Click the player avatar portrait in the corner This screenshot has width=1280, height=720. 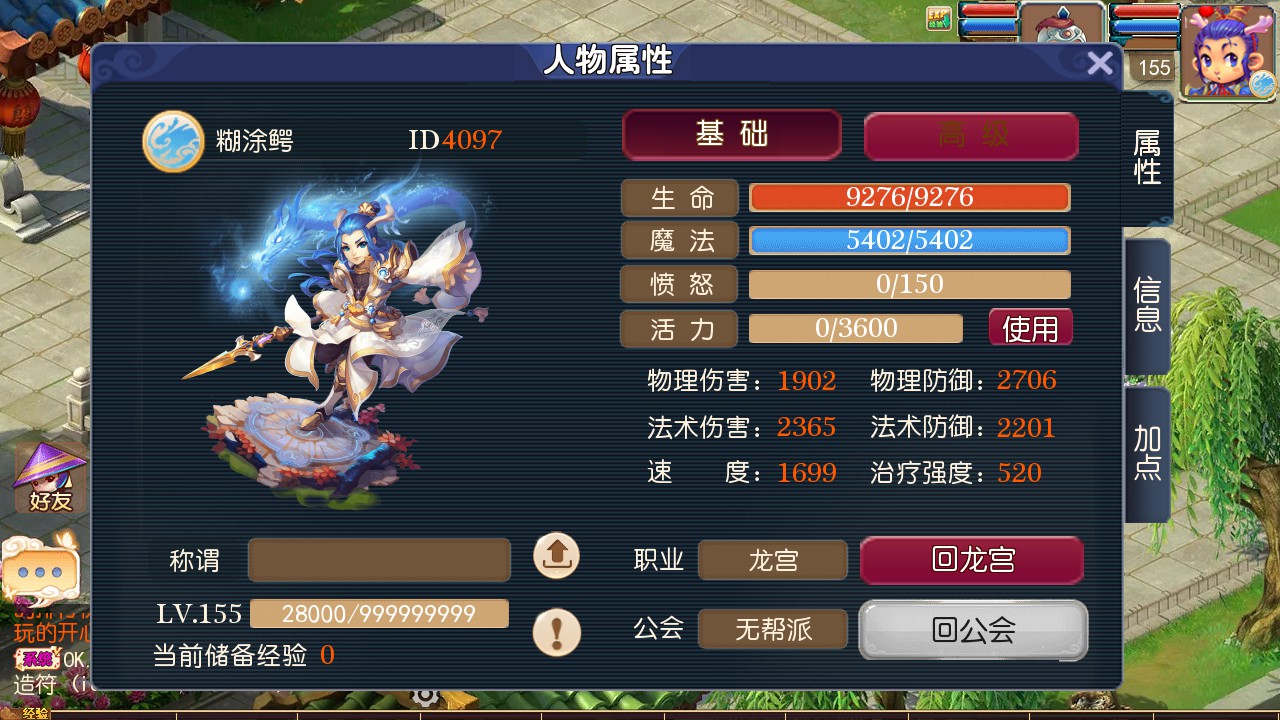pos(1227,52)
